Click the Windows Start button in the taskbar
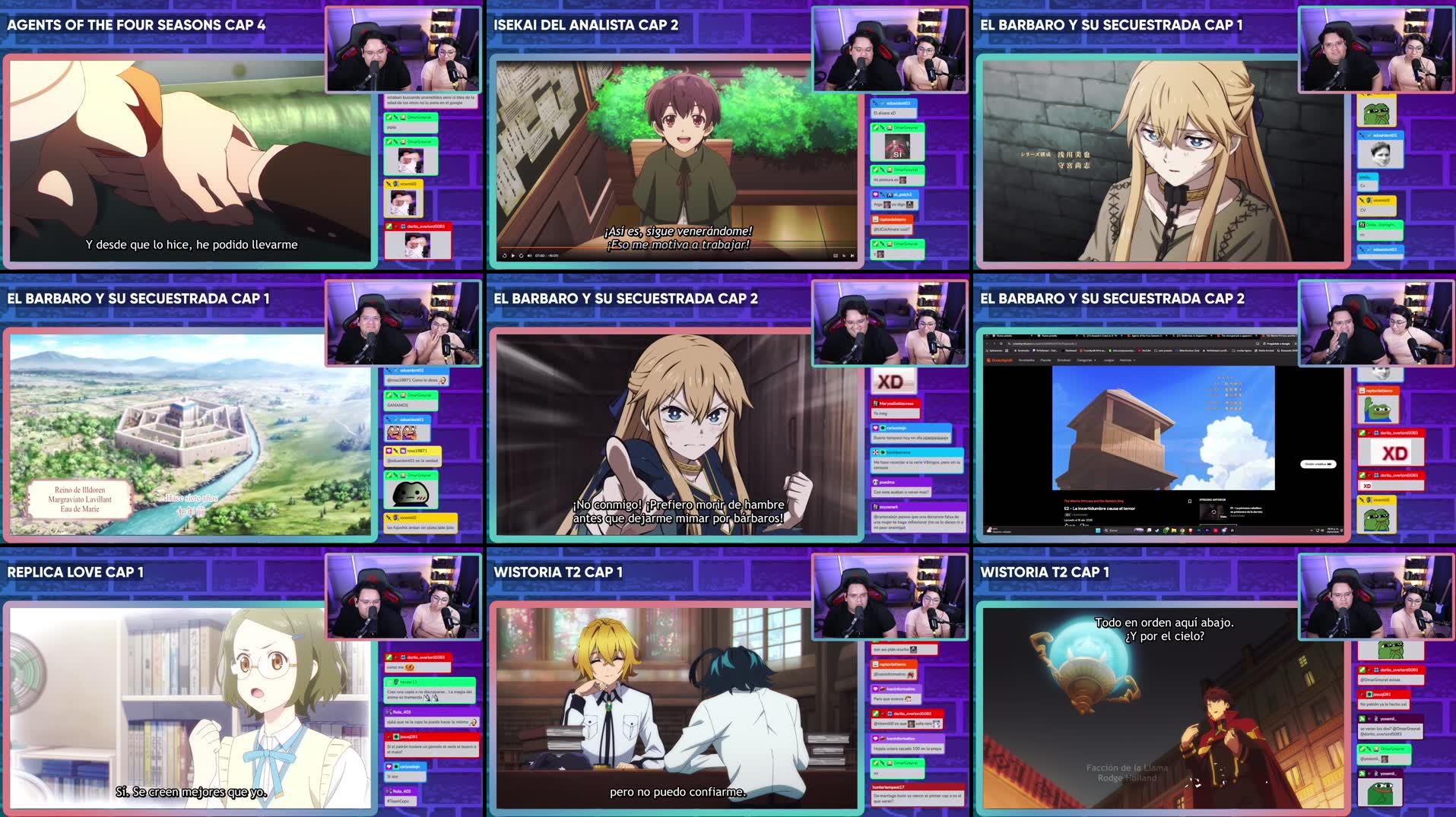This screenshot has height=817, width=1456. click(x=1098, y=530)
